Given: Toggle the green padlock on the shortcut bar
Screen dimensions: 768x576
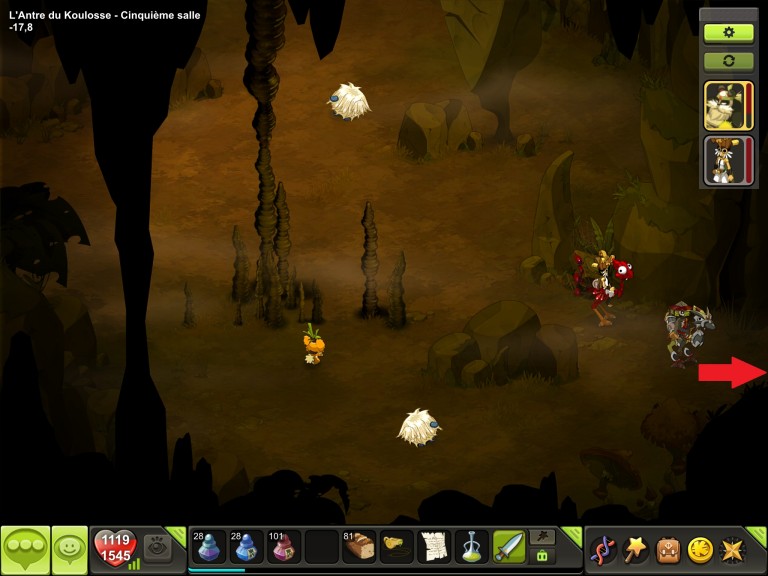Looking at the screenshot, I should tap(543, 556).
